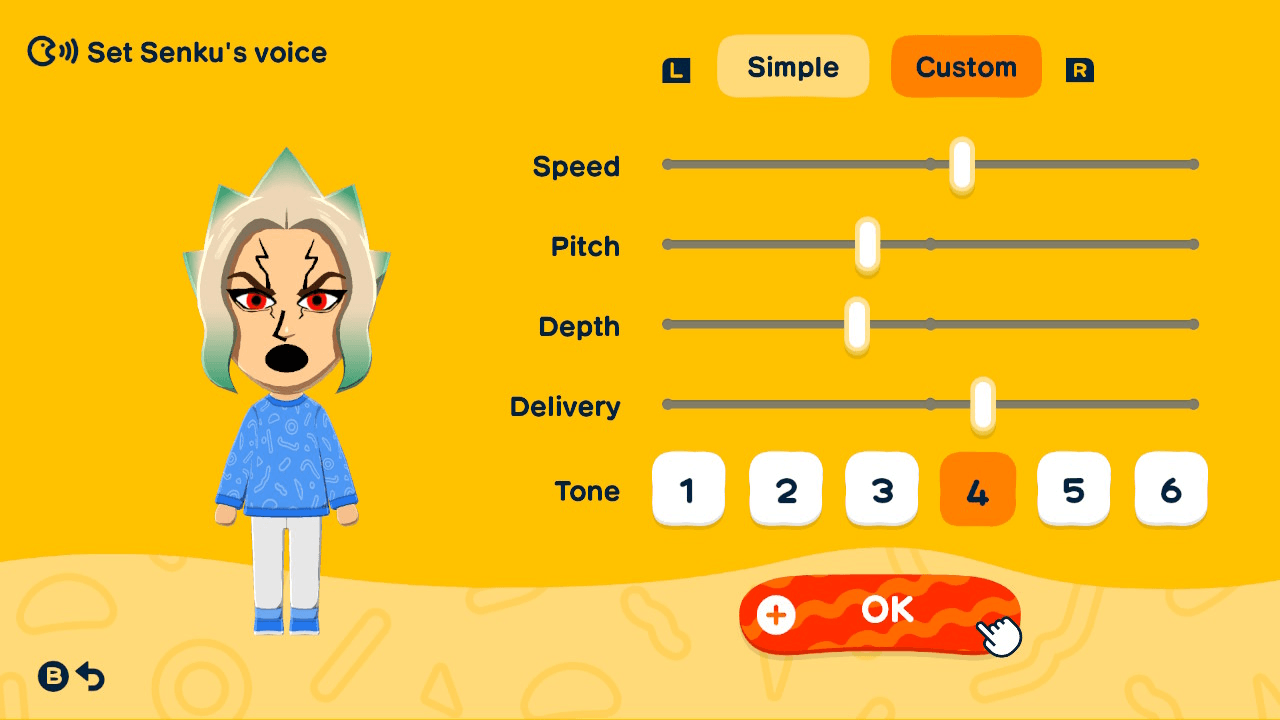Select Tone option 6

tap(1170, 489)
